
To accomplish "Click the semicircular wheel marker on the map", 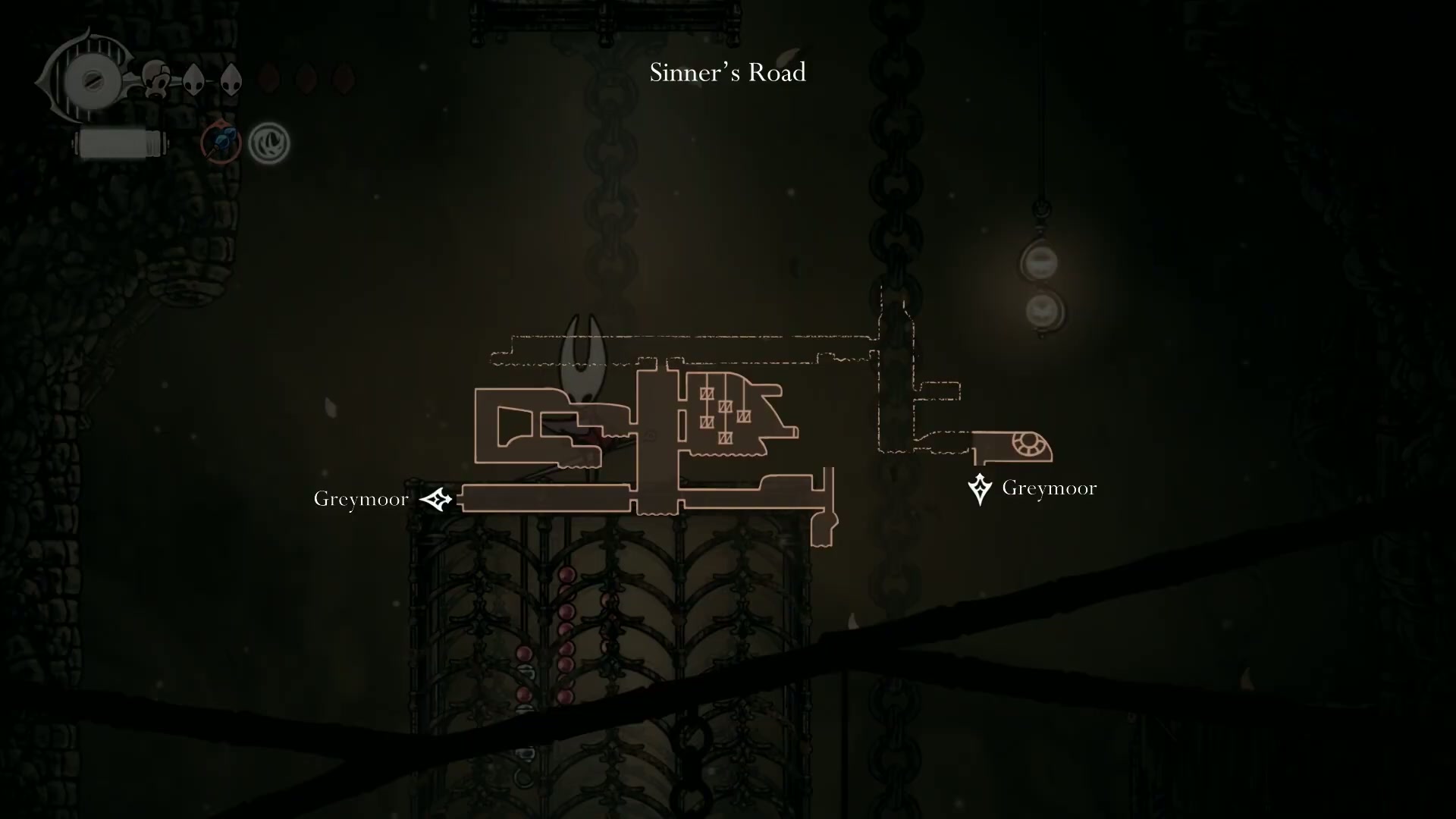I will click(1029, 444).
